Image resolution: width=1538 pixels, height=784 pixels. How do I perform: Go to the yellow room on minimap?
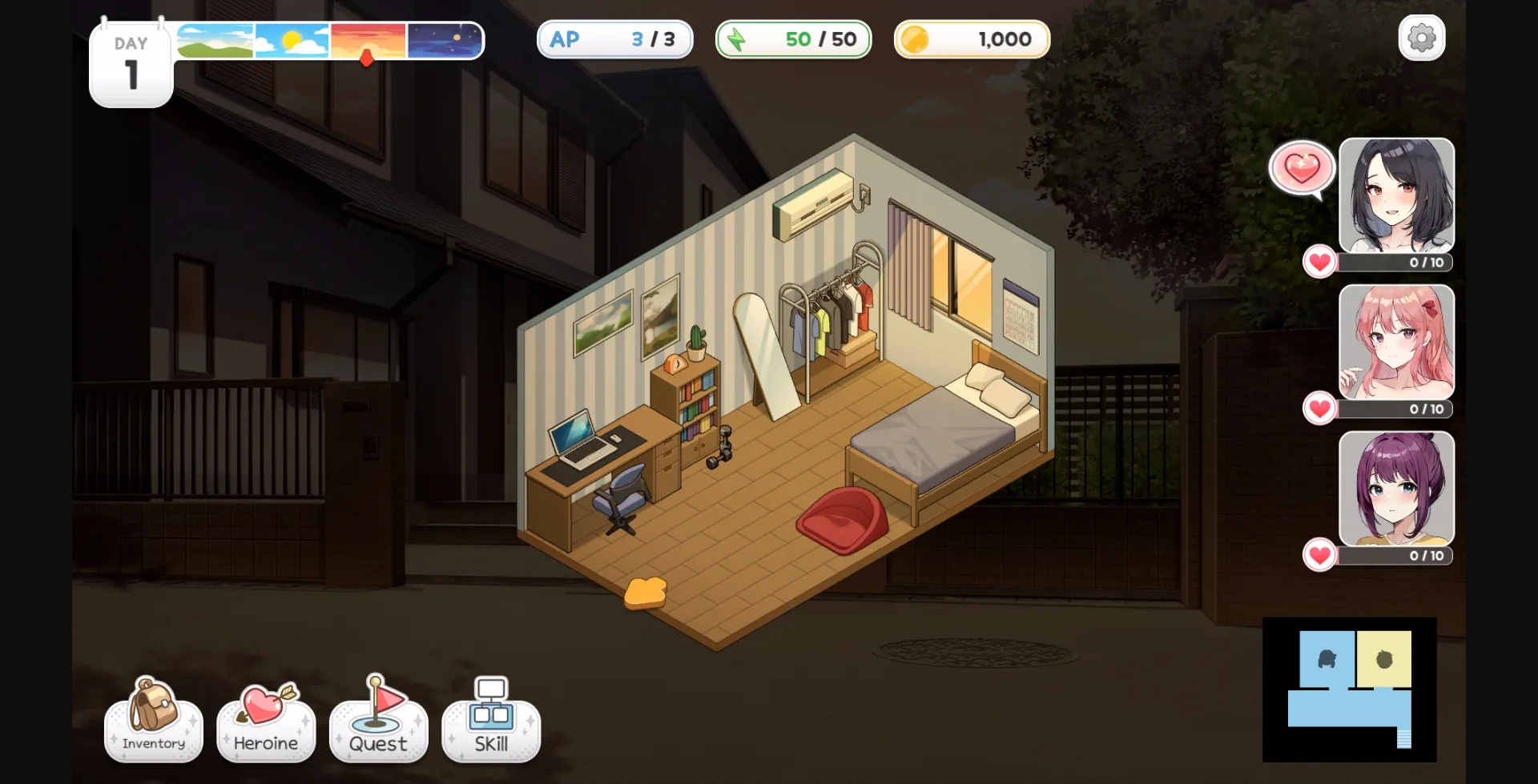pyautogui.click(x=1383, y=659)
